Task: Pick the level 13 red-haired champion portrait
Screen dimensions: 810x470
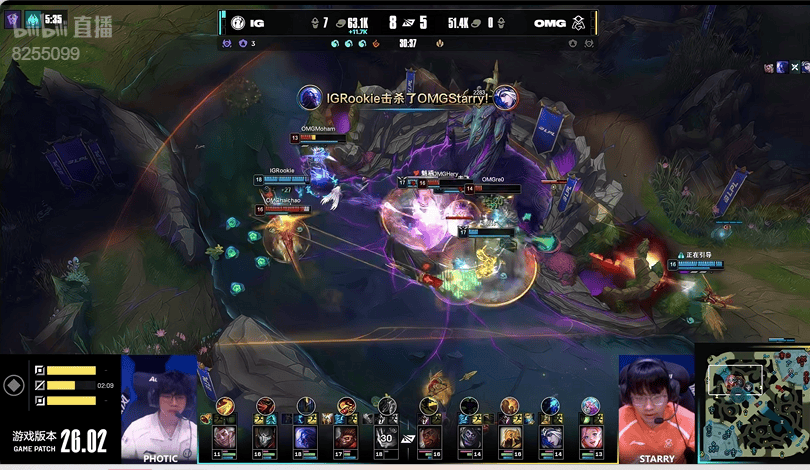Action: [592, 437]
